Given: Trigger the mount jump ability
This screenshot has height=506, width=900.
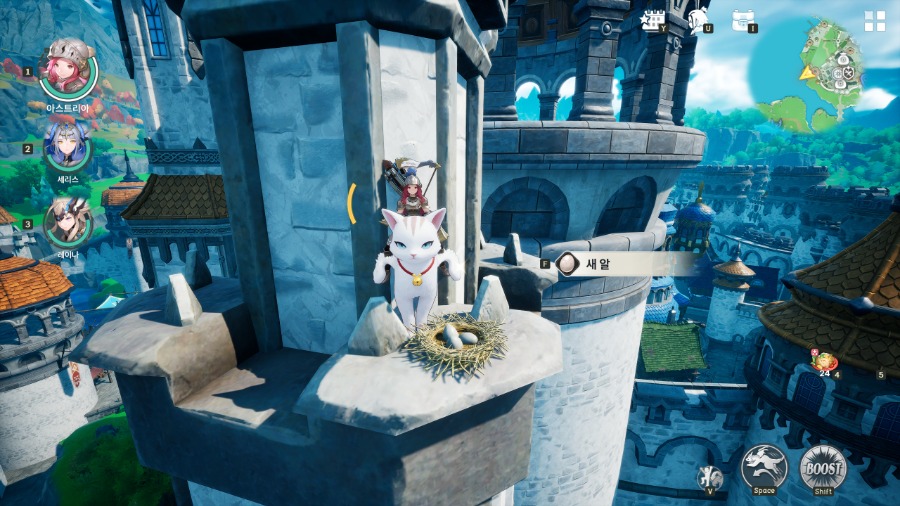Looking at the screenshot, I should pos(764,466).
